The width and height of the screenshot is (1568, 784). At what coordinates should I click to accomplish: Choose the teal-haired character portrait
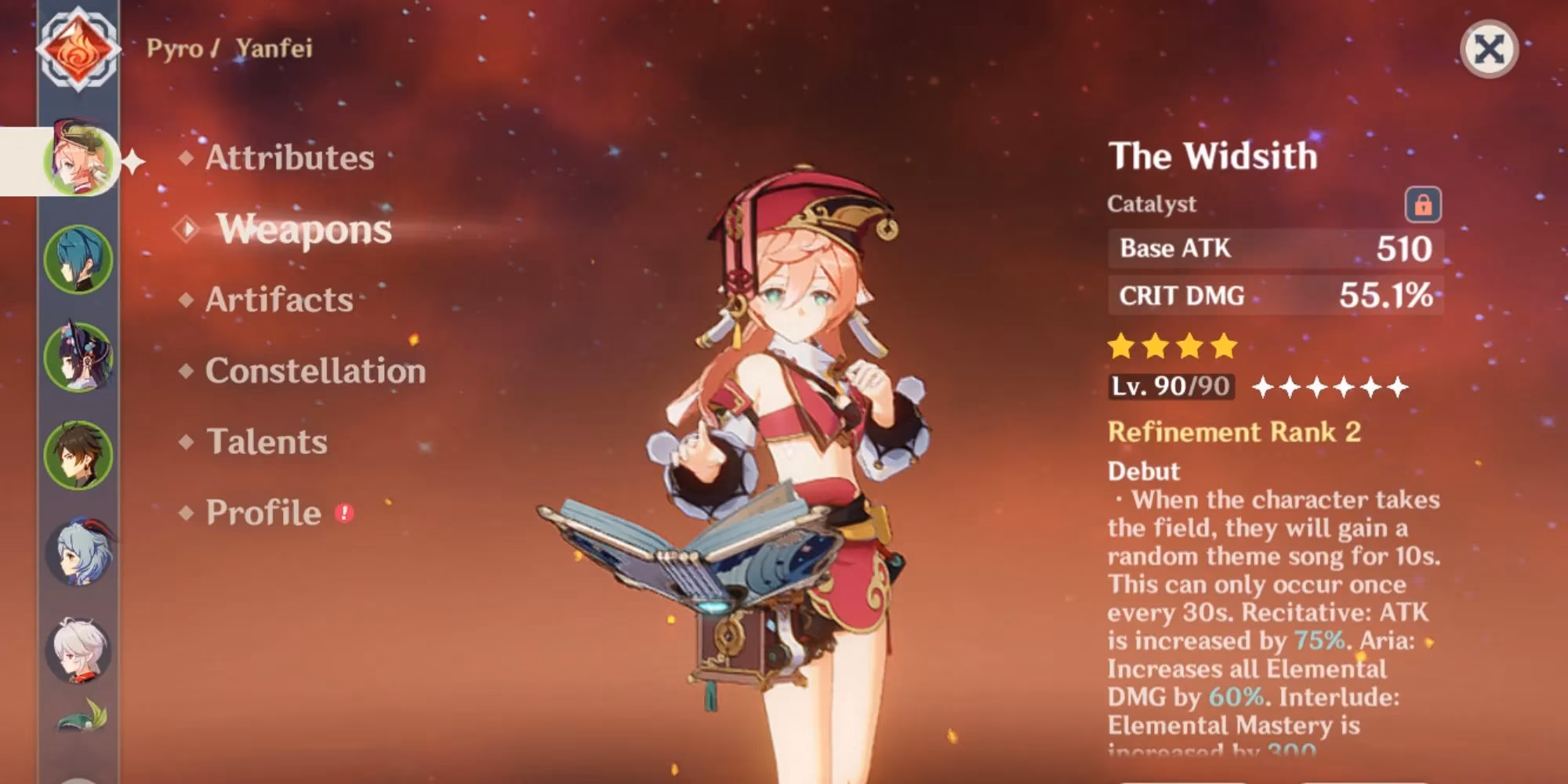tap(78, 259)
